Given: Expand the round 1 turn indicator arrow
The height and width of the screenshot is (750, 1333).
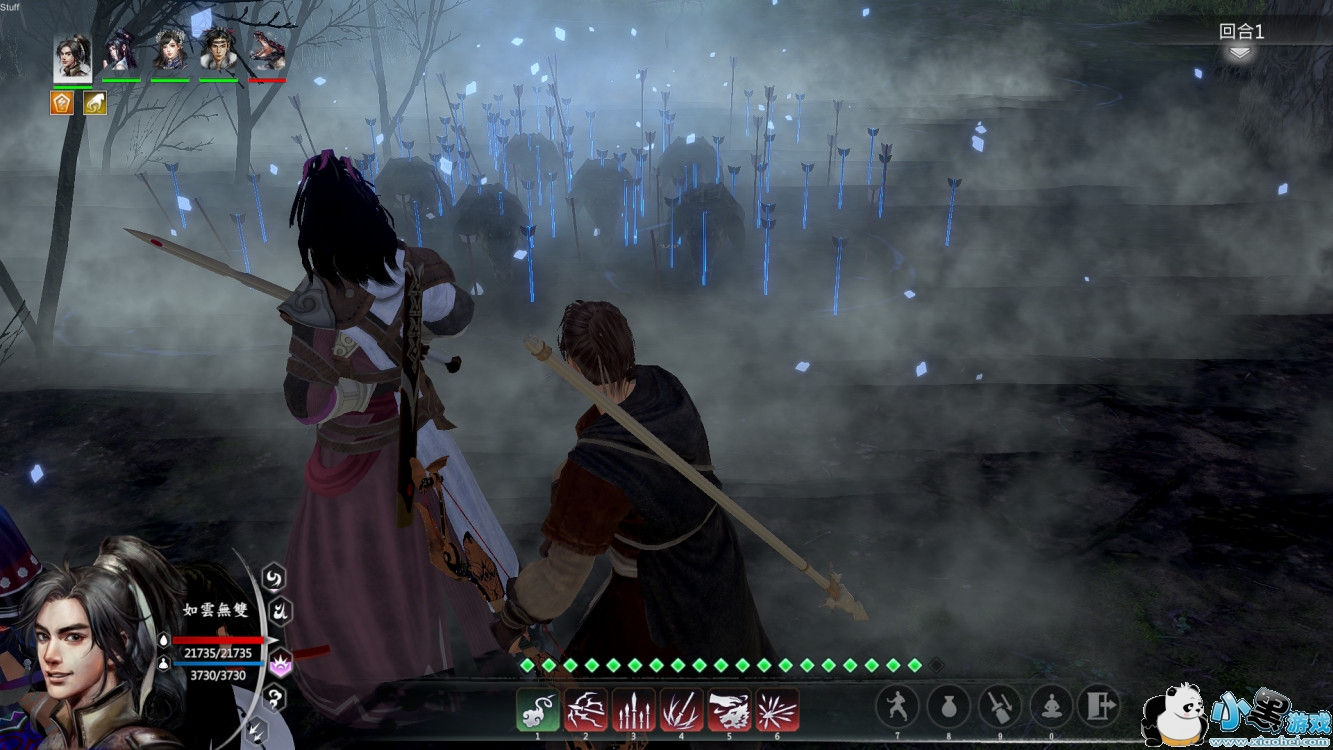Looking at the screenshot, I should point(1240,53).
